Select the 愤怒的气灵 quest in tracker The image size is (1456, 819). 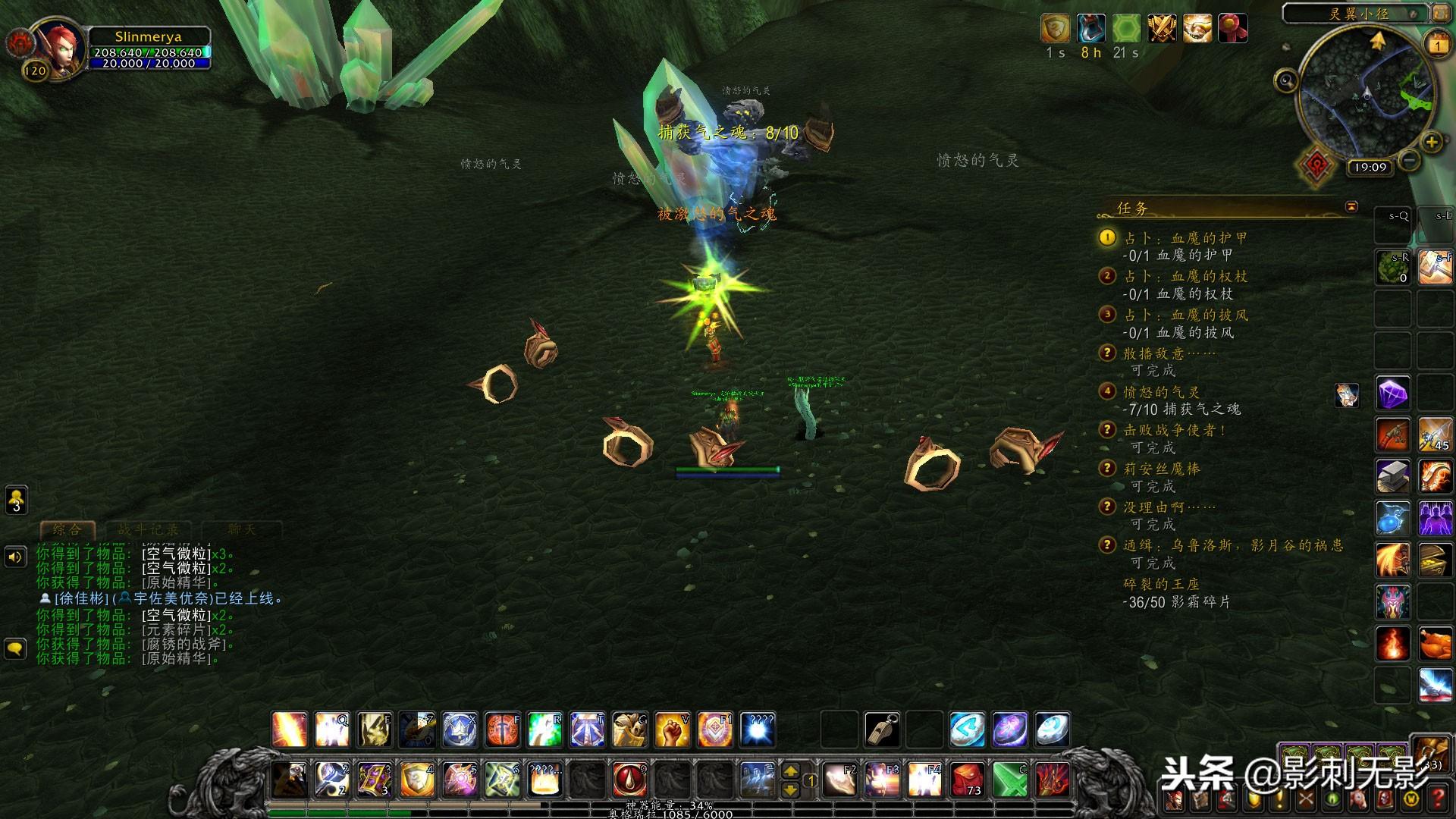pyautogui.click(x=1161, y=392)
